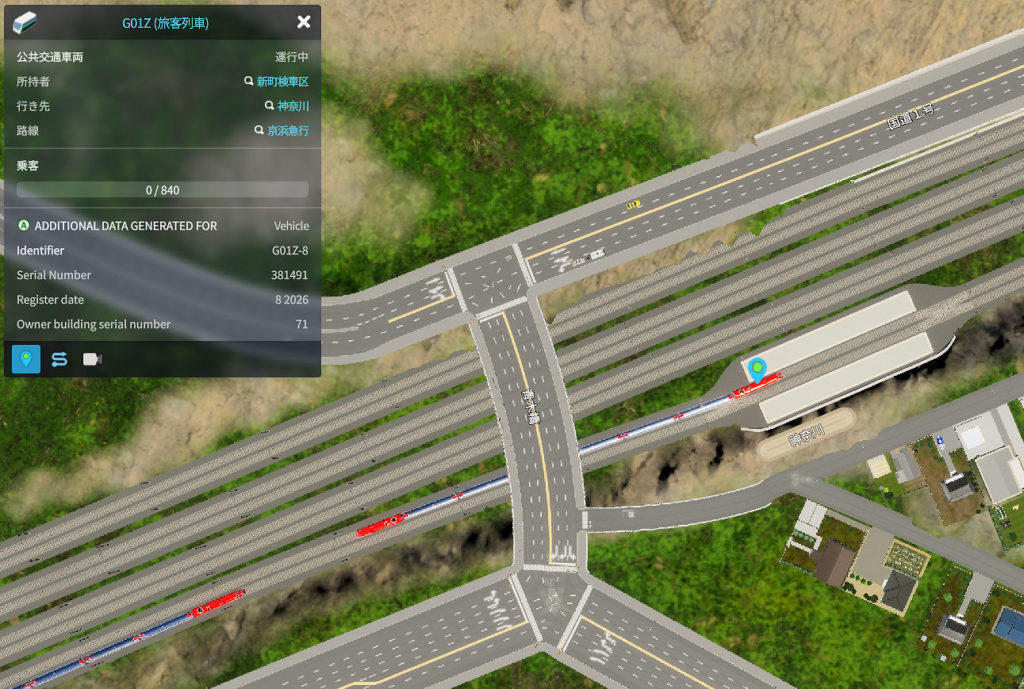Jump to destination 神奈川 station

tap(292, 106)
